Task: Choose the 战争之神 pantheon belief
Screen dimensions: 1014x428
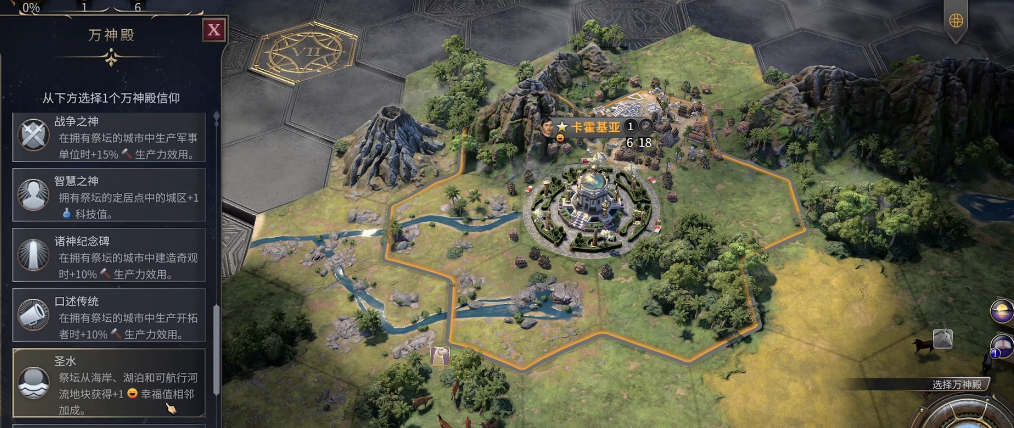Action: click(110, 138)
